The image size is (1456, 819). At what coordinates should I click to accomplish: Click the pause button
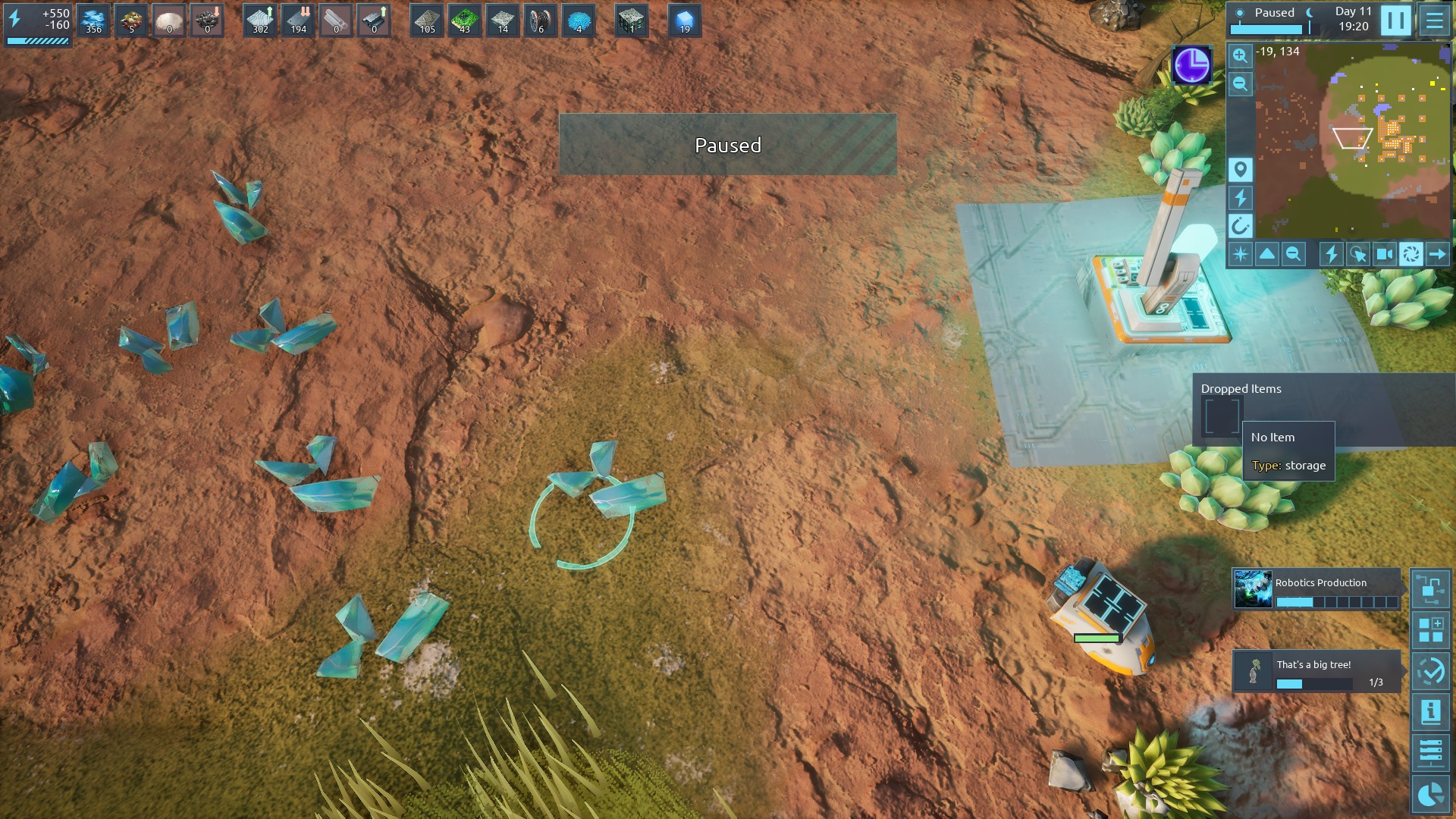point(1395,20)
